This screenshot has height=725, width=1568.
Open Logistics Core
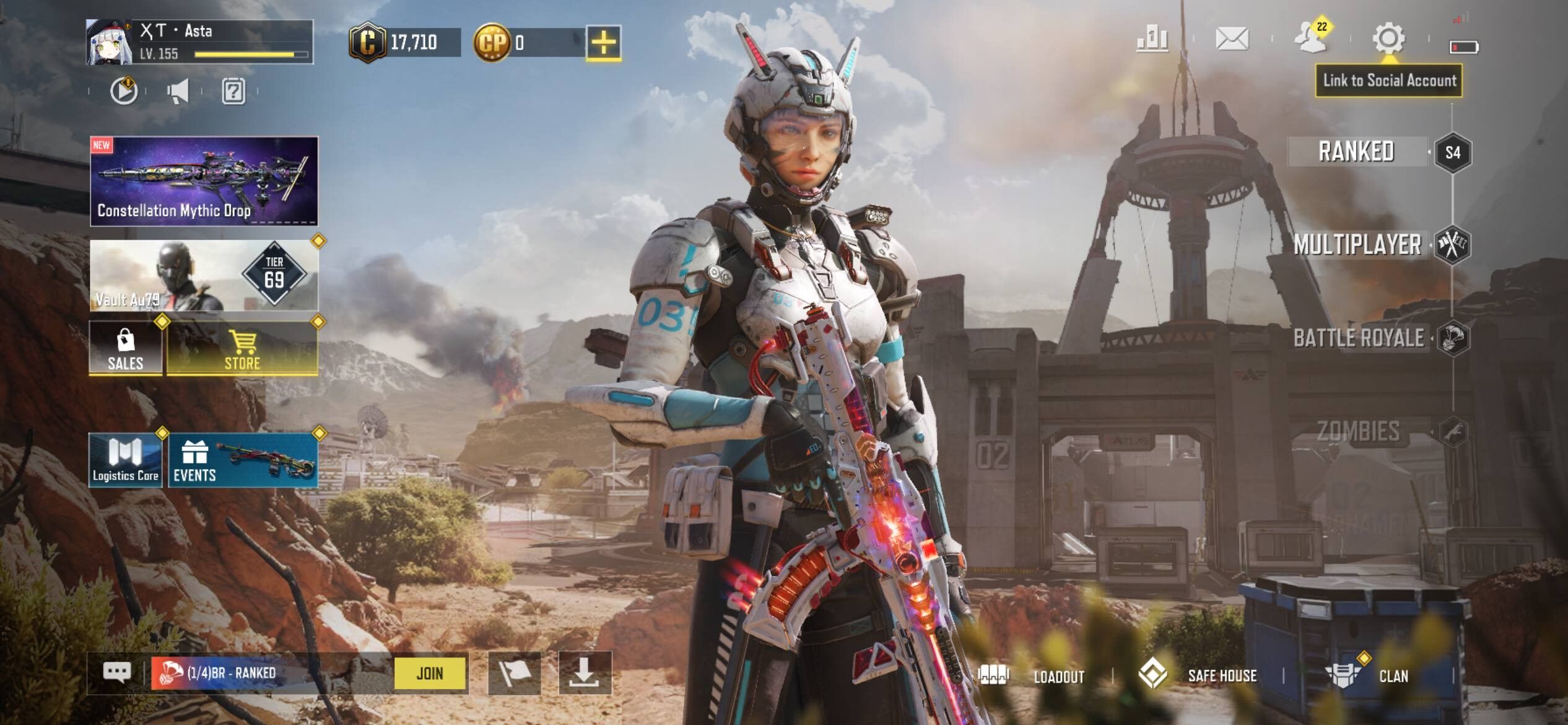(126, 460)
